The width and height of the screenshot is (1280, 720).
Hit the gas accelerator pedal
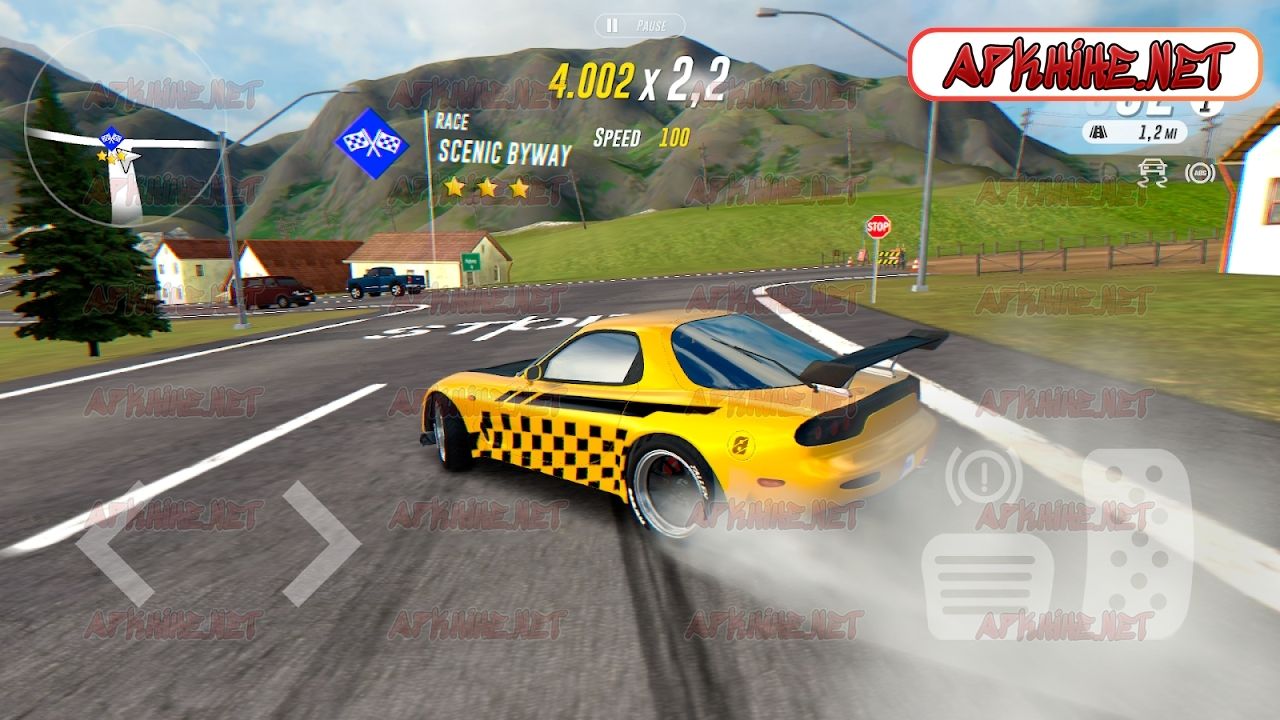click(1138, 544)
